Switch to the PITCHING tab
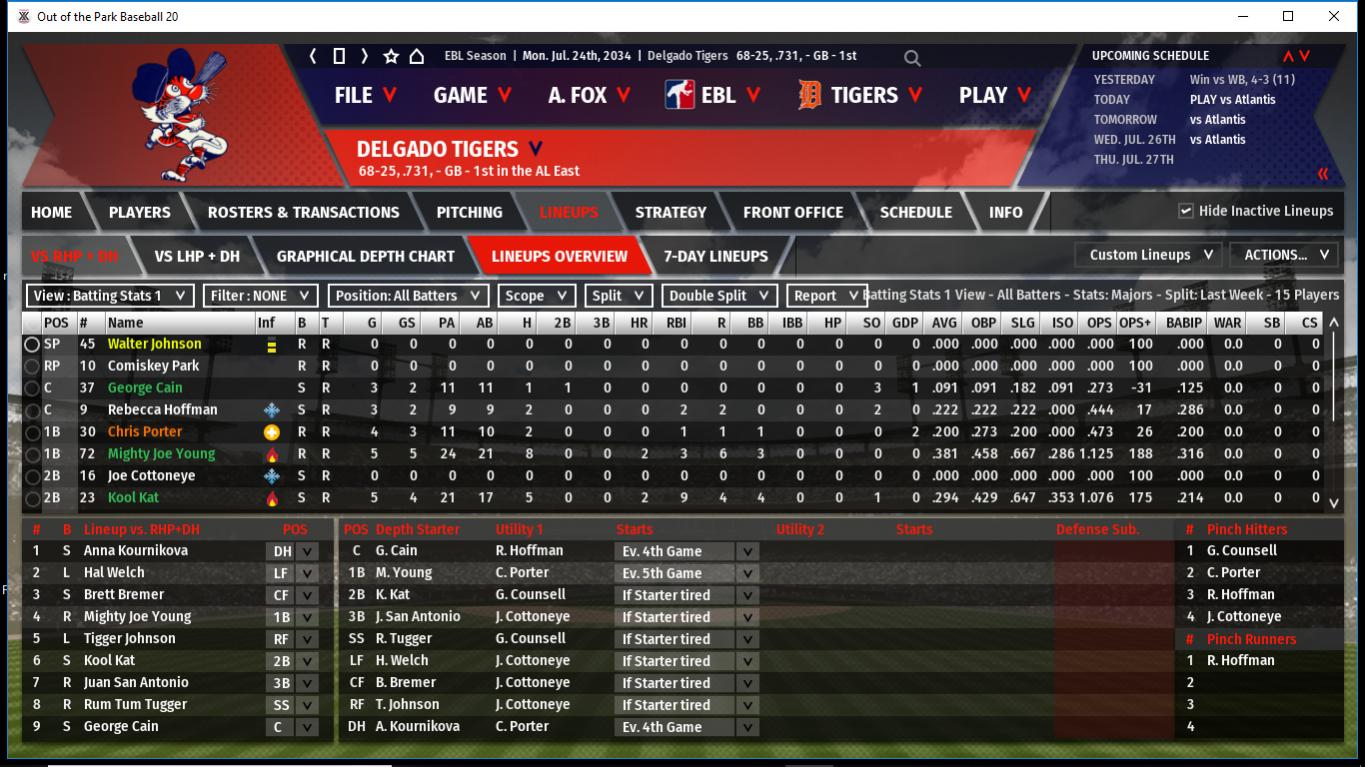The image size is (1365, 767). click(x=469, y=212)
